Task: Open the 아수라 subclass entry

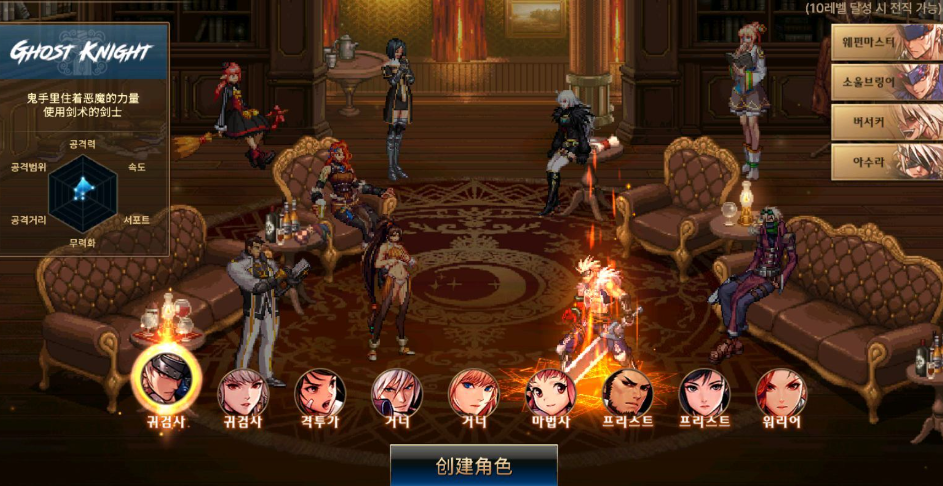Action: (886, 160)
